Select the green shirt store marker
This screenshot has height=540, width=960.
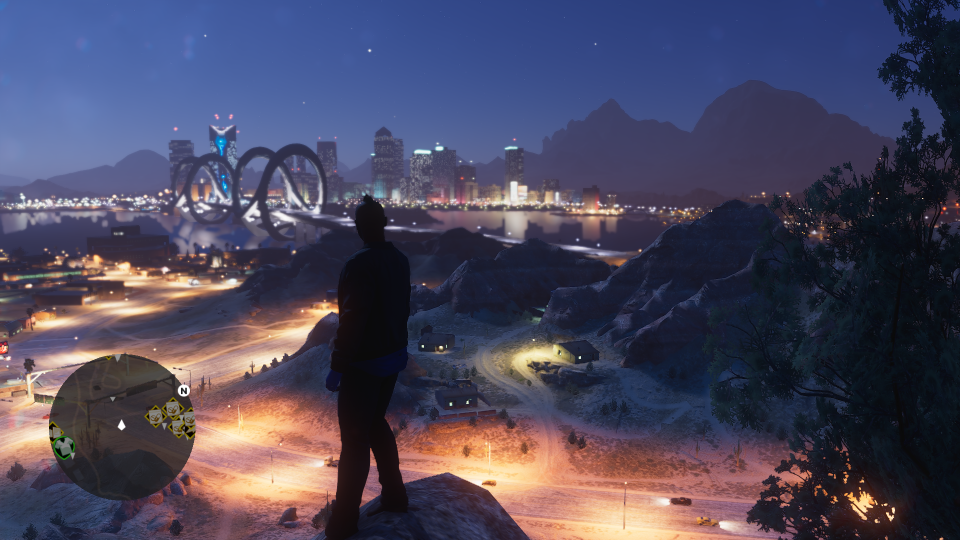64,447
